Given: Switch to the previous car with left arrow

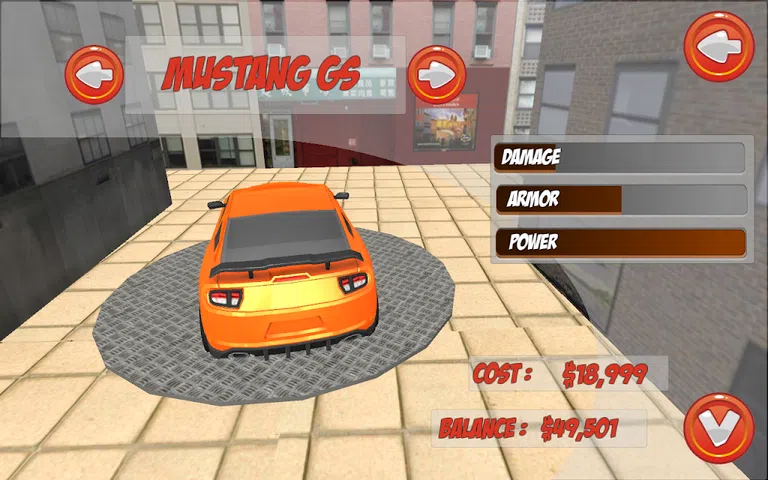Looking at the screenshot, I should coord(94,75).
